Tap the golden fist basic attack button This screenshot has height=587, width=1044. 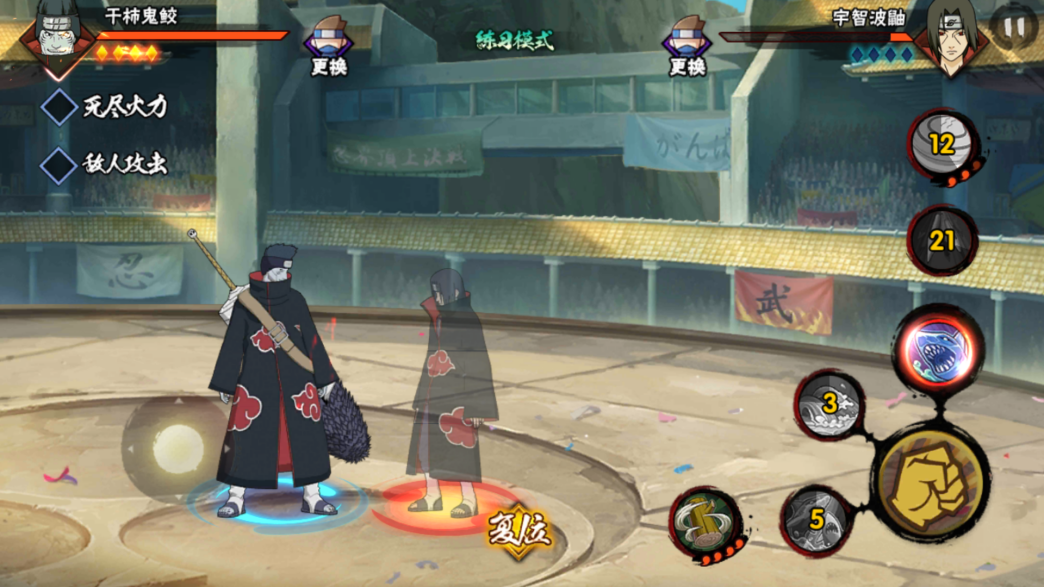tap(928, 482)
